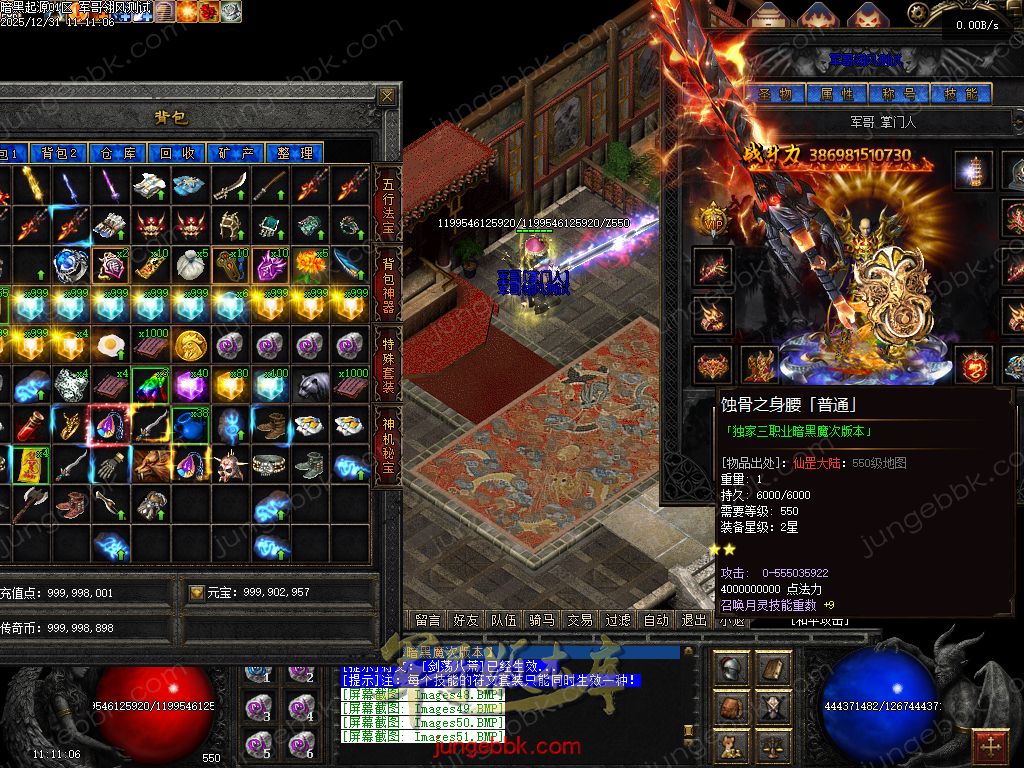The height and width of the screenshot is (768, 1024).
Task: Open the 矿产 minerals tab
Action: click(x=236, y=153)
